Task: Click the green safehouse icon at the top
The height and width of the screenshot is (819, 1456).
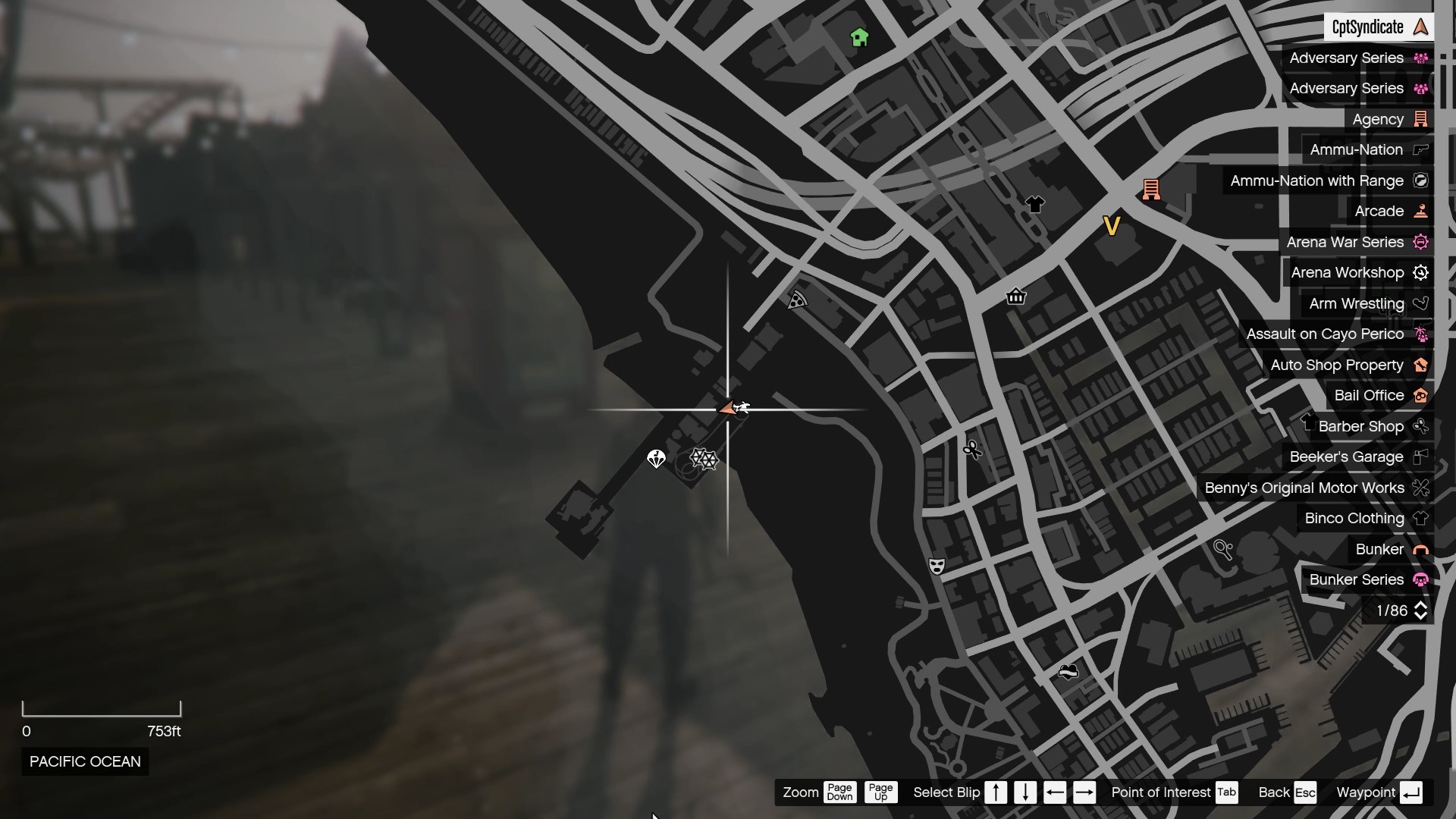Action: click(858, 36)
